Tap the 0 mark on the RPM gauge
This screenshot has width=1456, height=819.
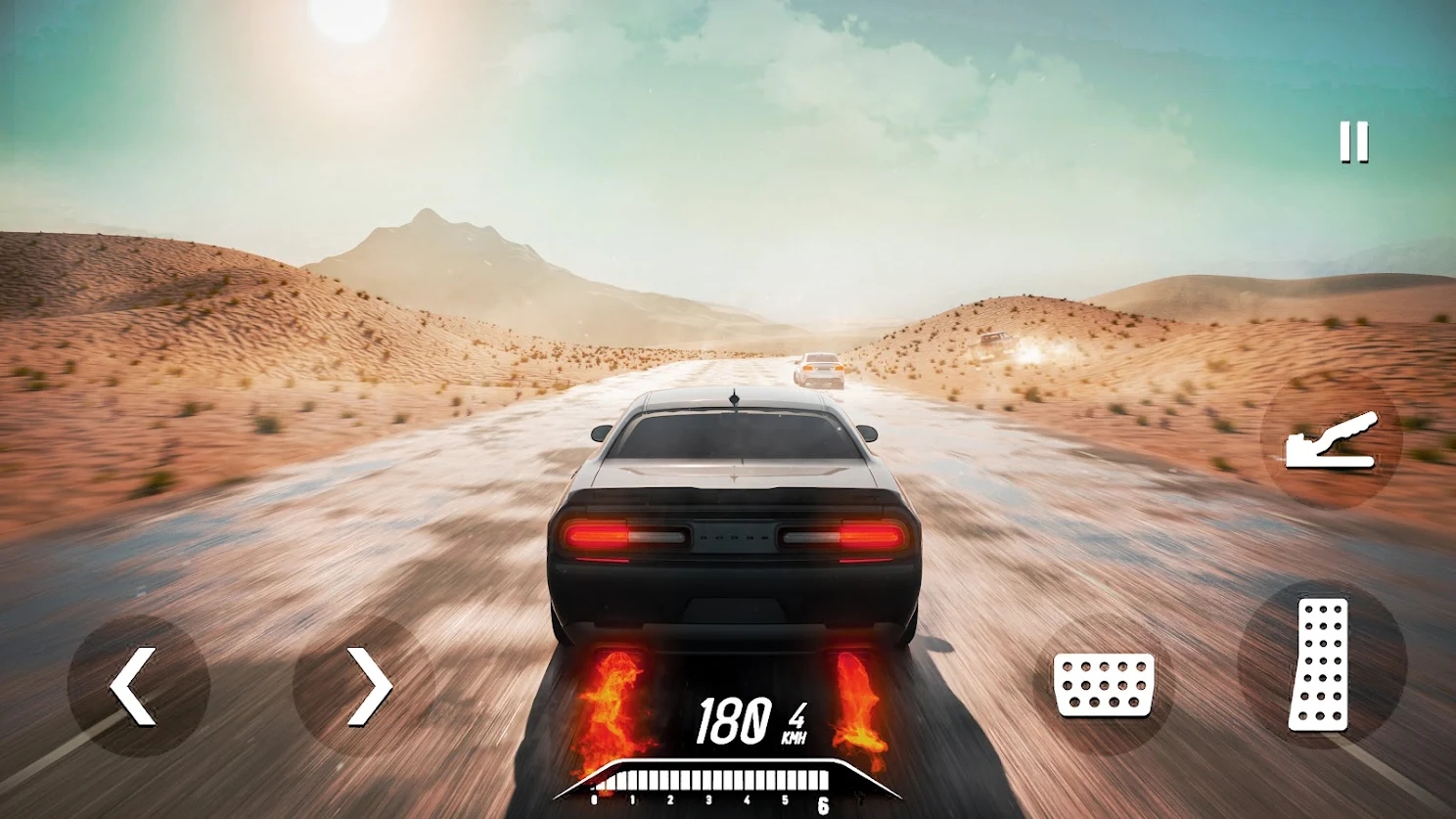593,799
